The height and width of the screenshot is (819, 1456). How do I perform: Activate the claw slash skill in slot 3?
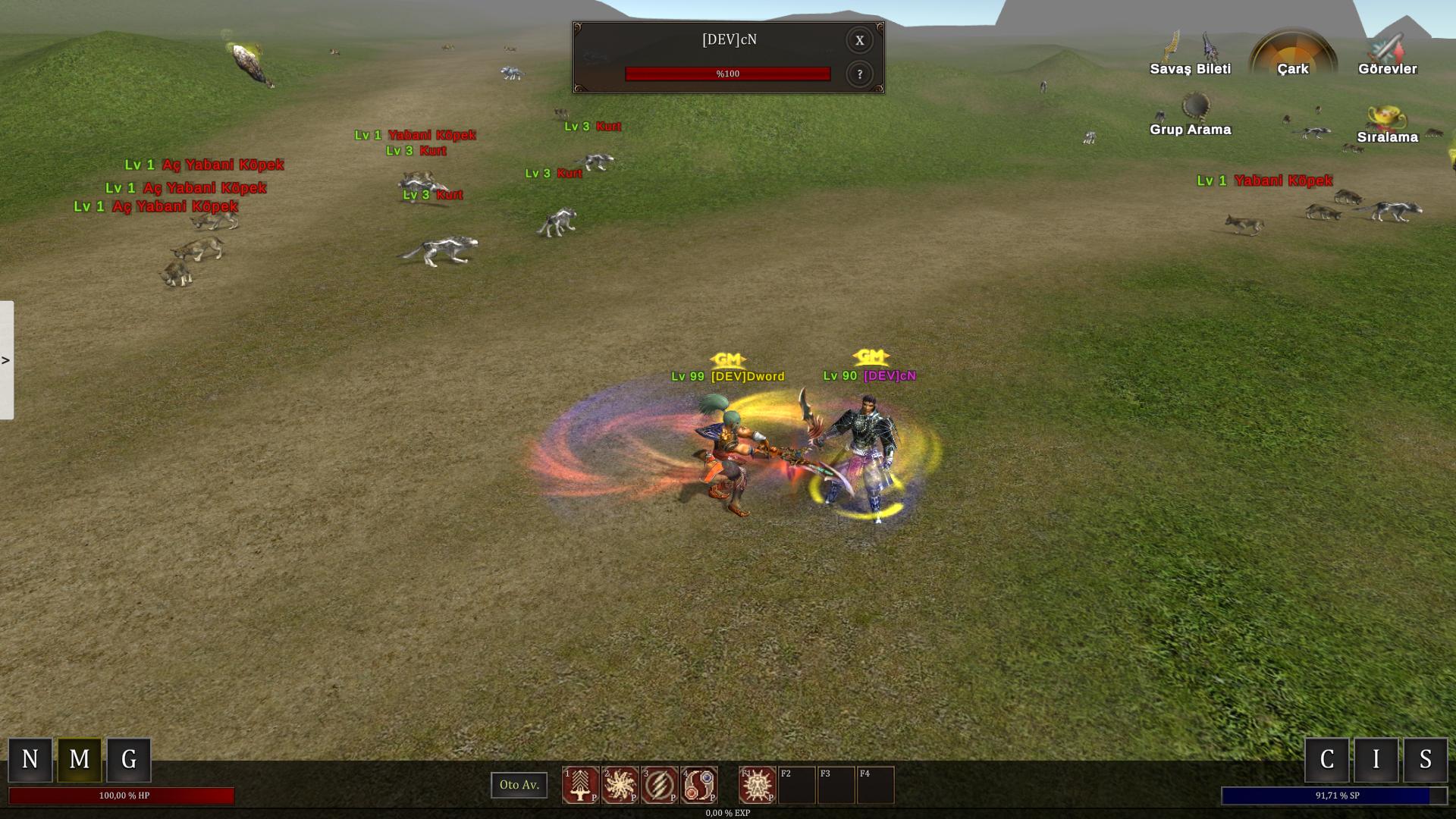click(660, 785)
